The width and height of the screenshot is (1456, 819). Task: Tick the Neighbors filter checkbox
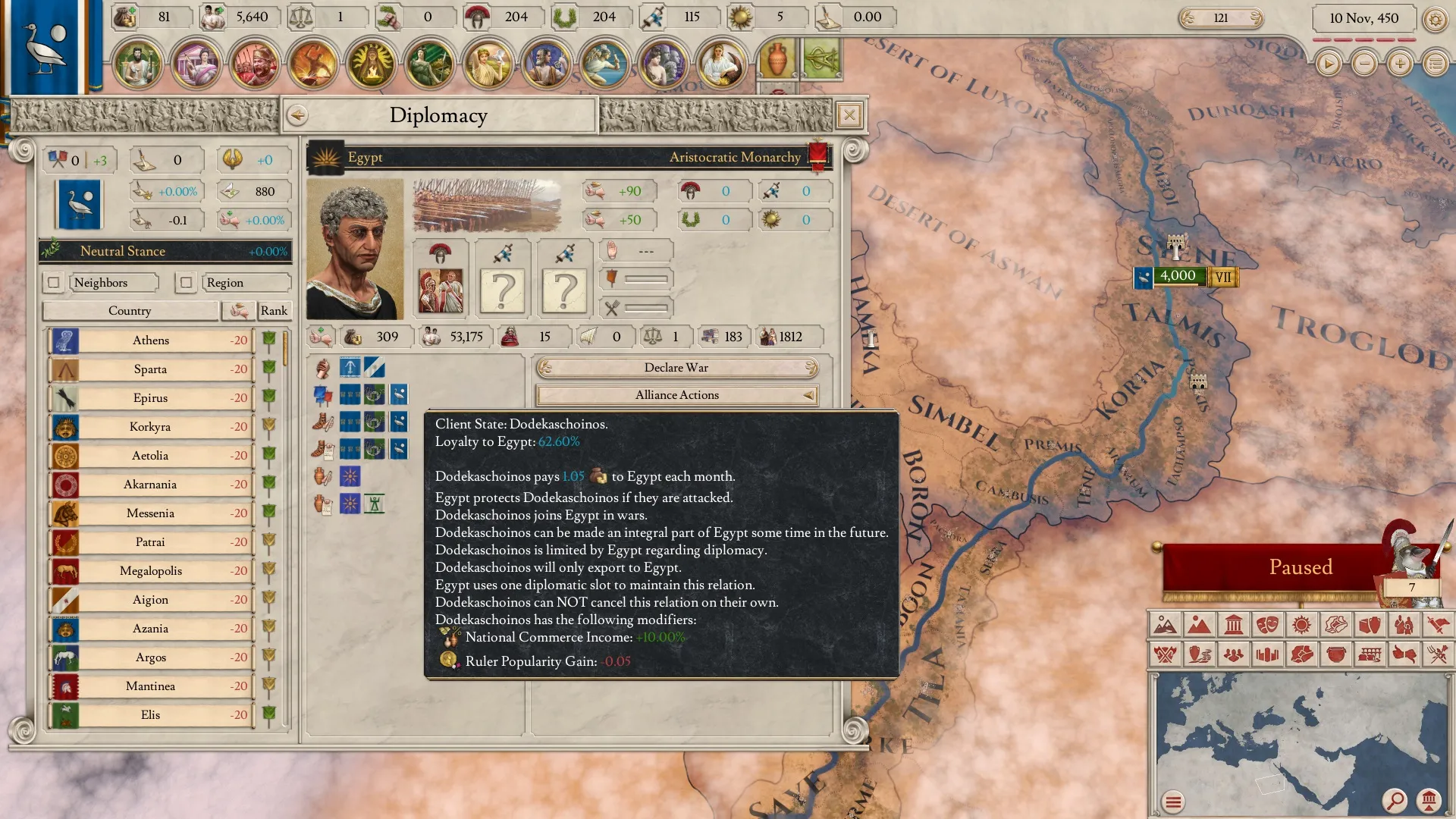pyautogui.click(x=54, y=283)
